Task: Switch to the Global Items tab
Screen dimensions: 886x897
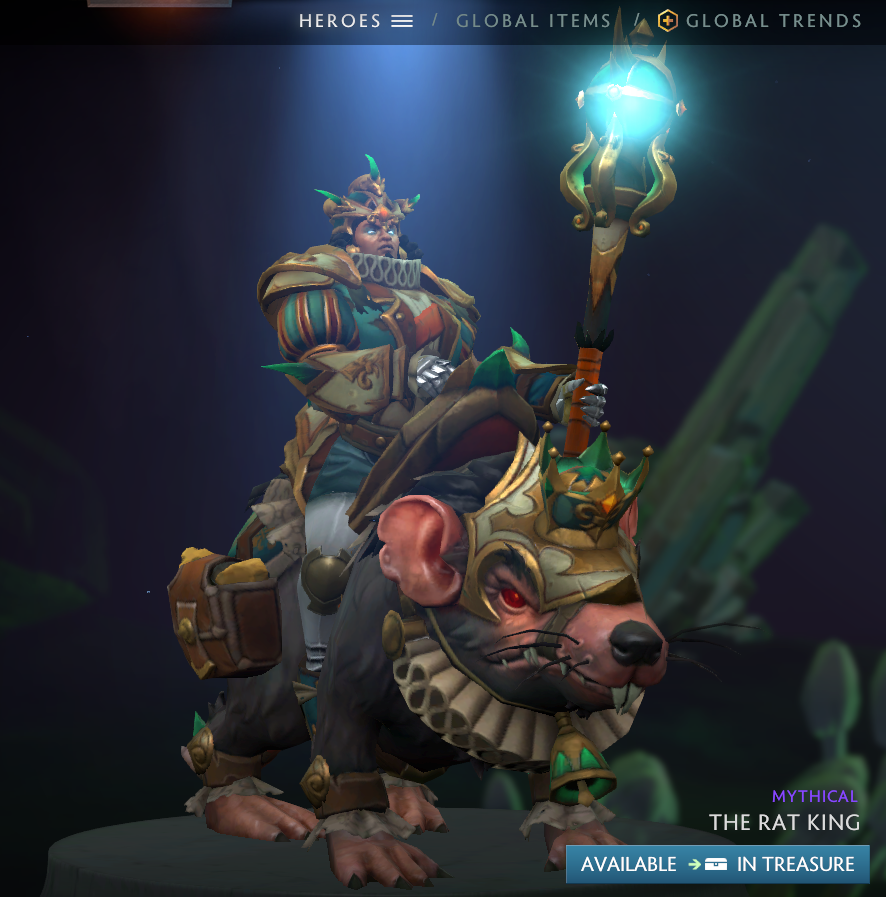Action: tap(533, 21)
